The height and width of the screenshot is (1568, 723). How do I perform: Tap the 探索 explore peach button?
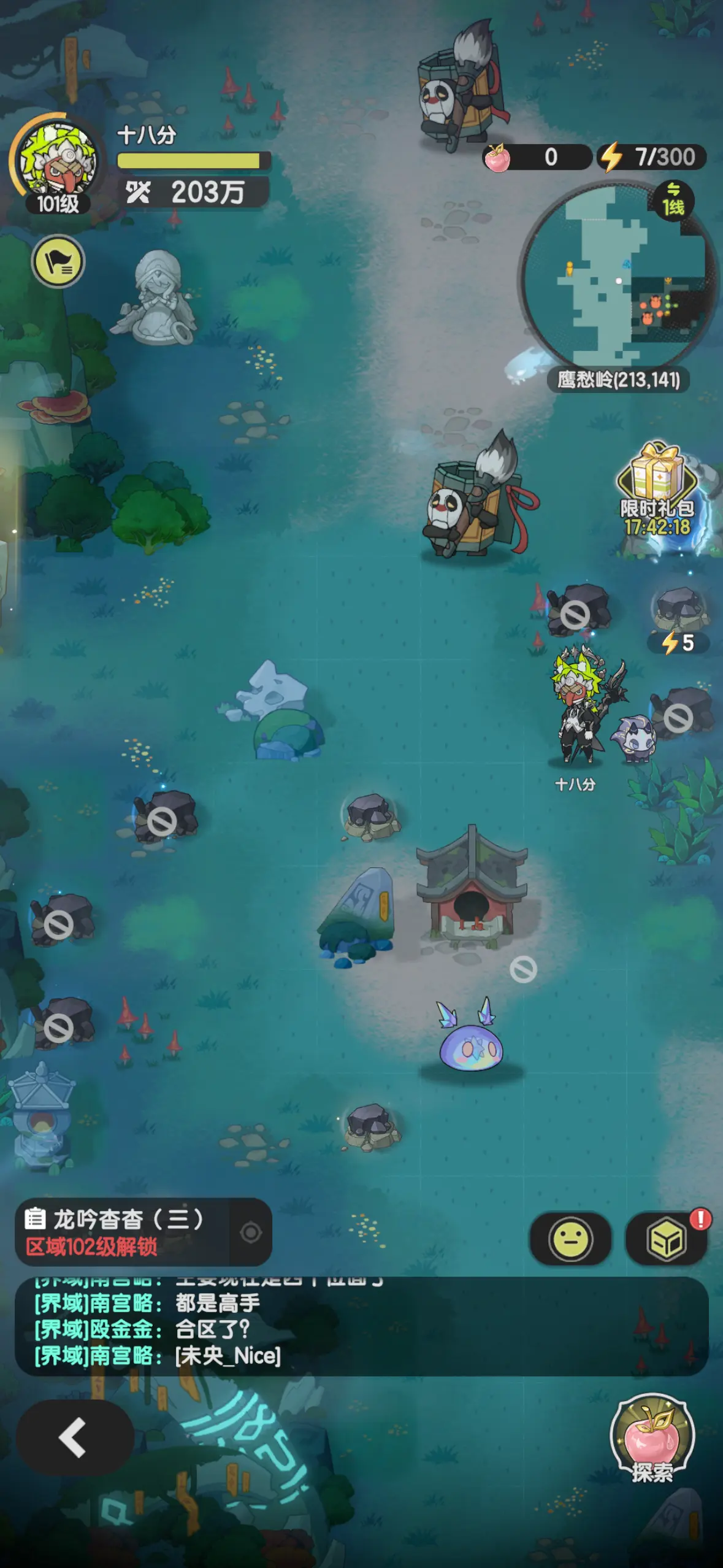point(652,1439)
